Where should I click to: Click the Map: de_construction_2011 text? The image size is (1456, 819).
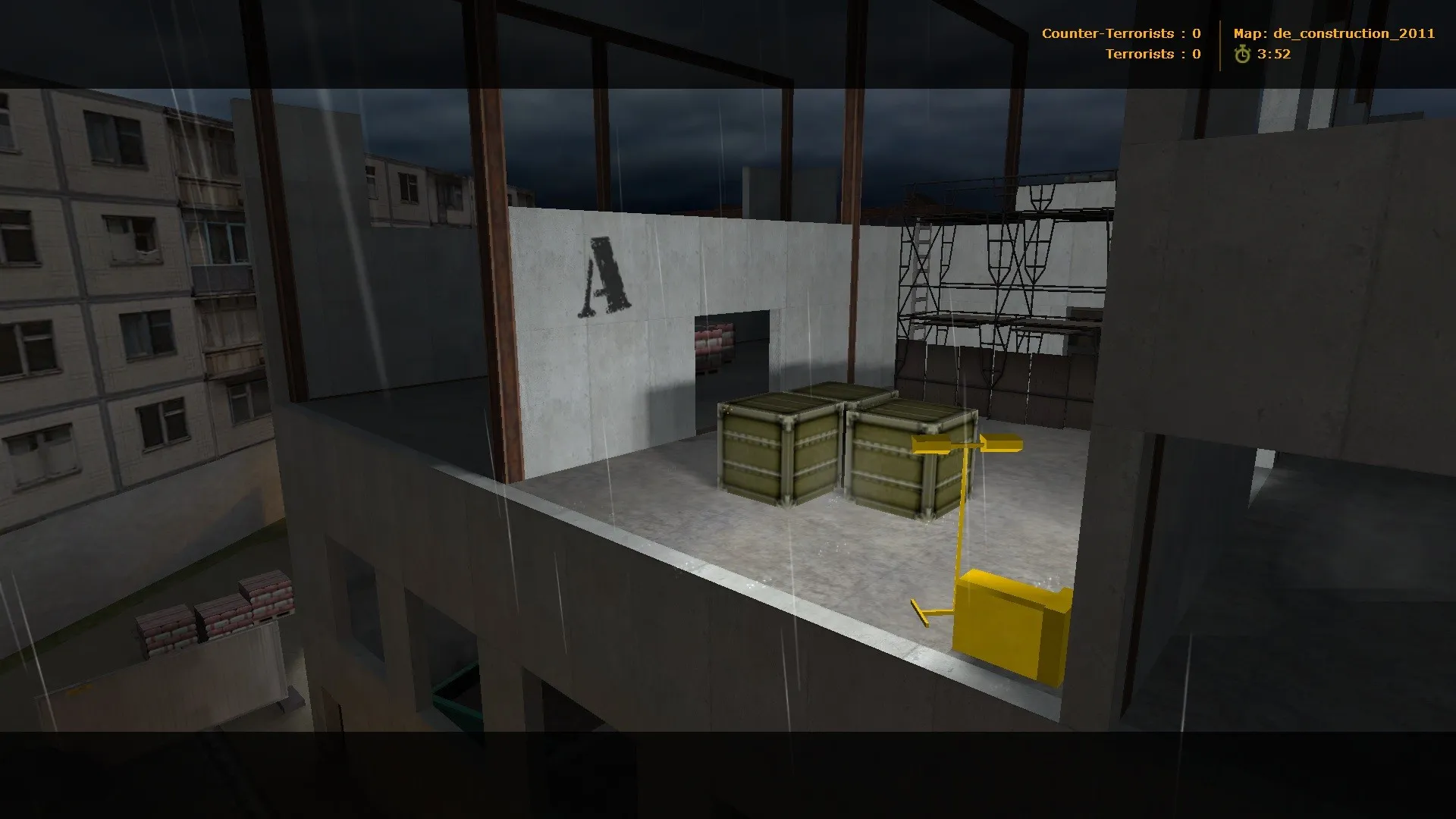point(1335,33)
